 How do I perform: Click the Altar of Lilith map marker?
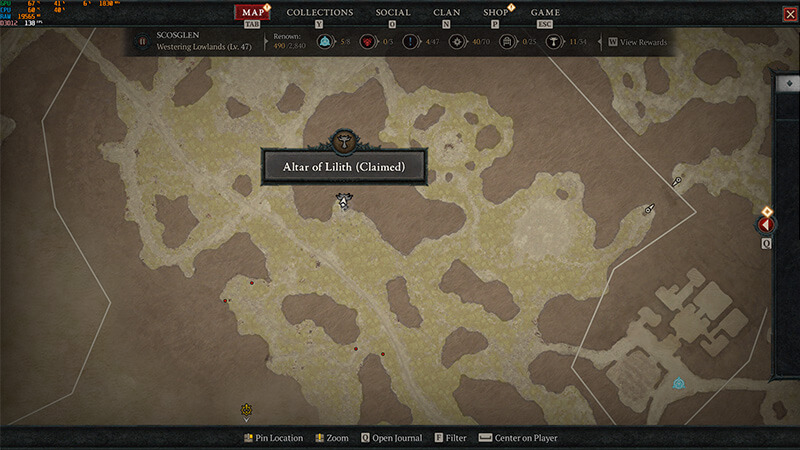click(345, 202)
